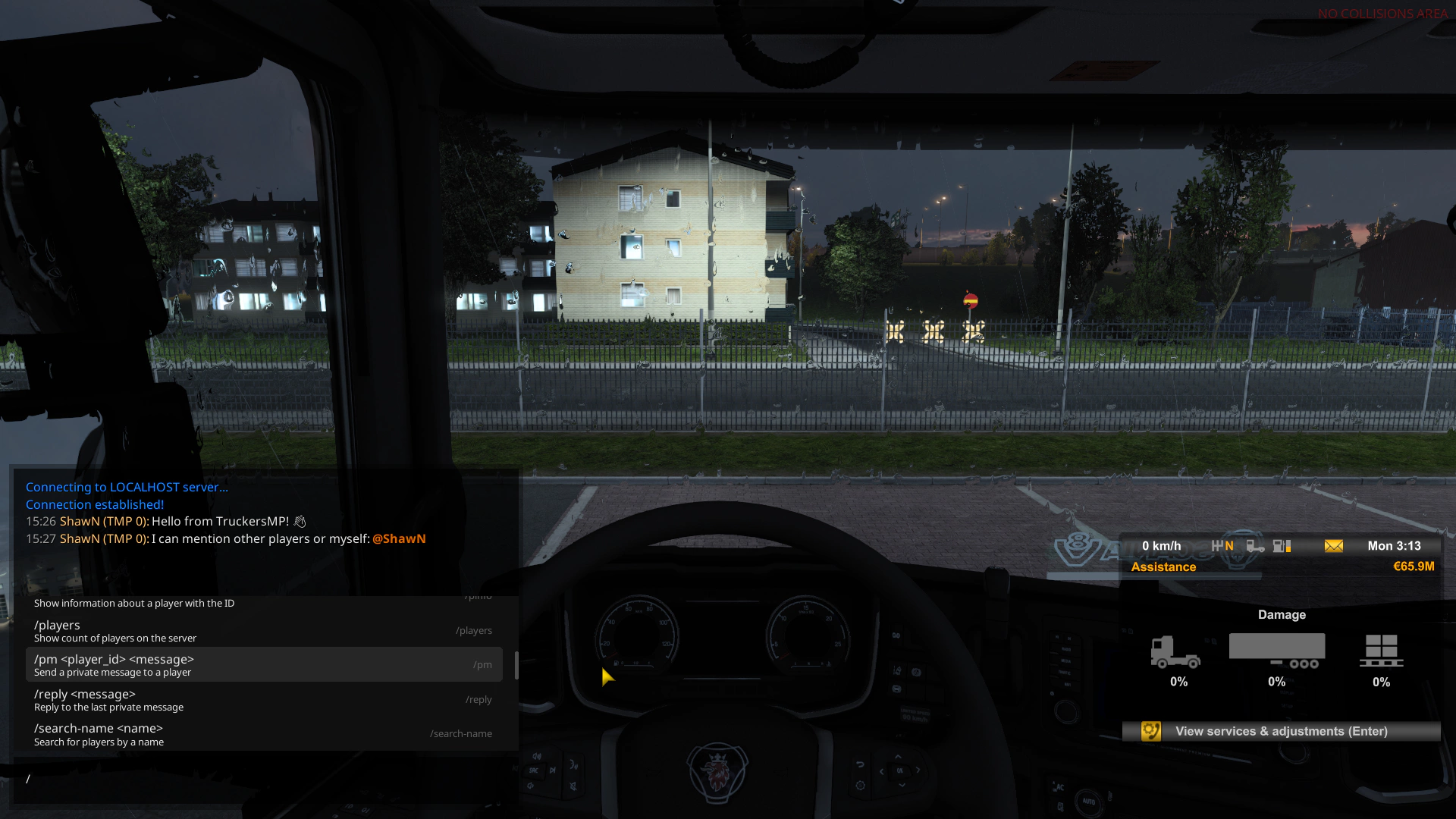Toggle the NAVI button on the dashboard display
This screenshot has height=819, width=1456.
click(1068, 684)
